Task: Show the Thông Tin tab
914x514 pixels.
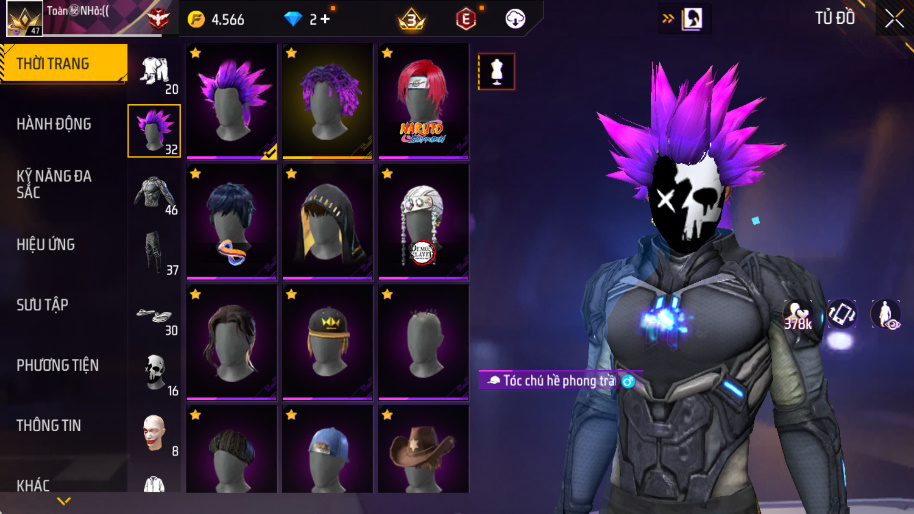Action: click(48, 425)
